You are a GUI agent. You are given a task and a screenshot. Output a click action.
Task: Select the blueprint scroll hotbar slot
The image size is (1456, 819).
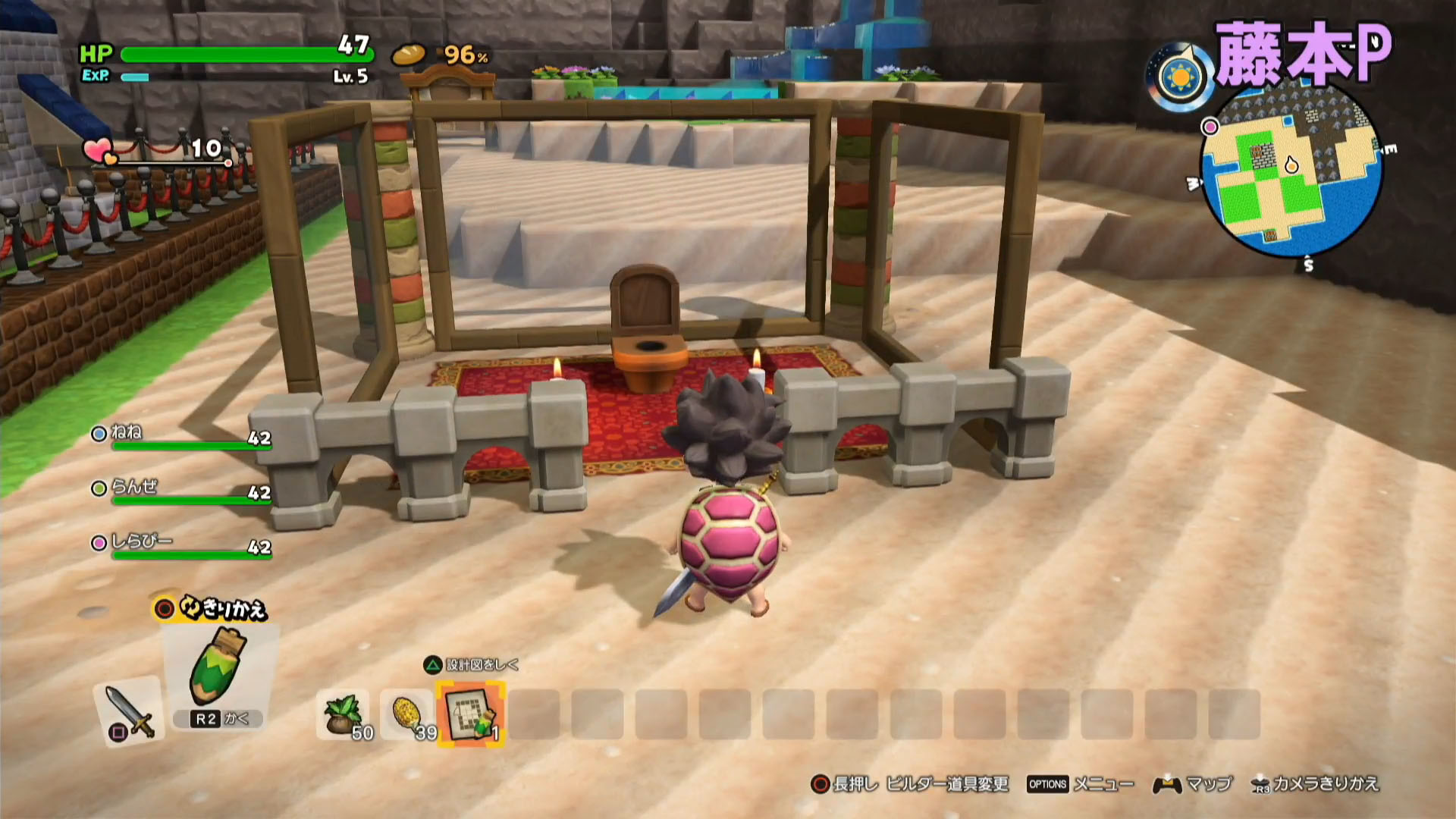[x=470, y=714]
